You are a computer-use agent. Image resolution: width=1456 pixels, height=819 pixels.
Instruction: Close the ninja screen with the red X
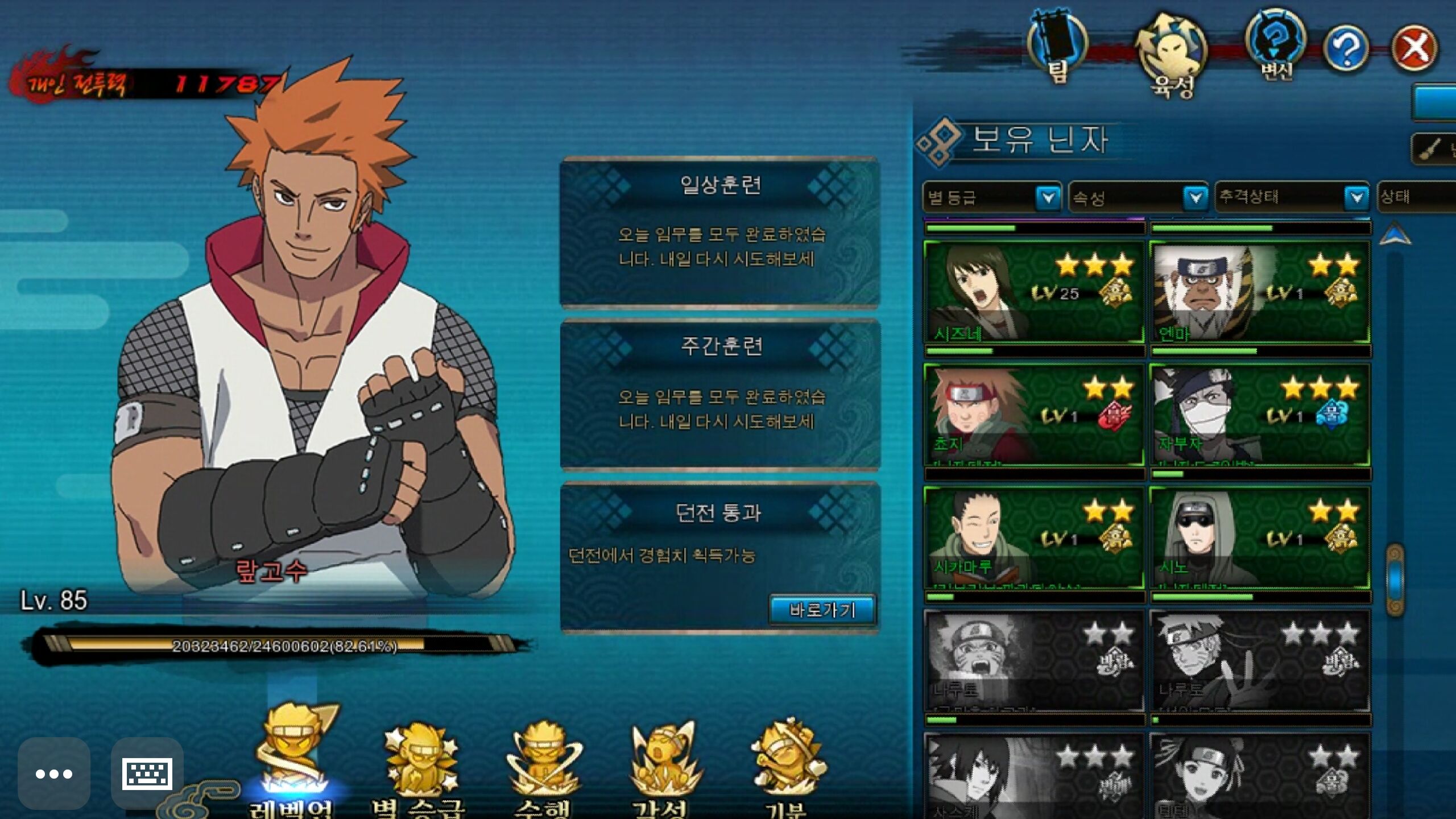pyautogui.click(x=1414, y=48)
